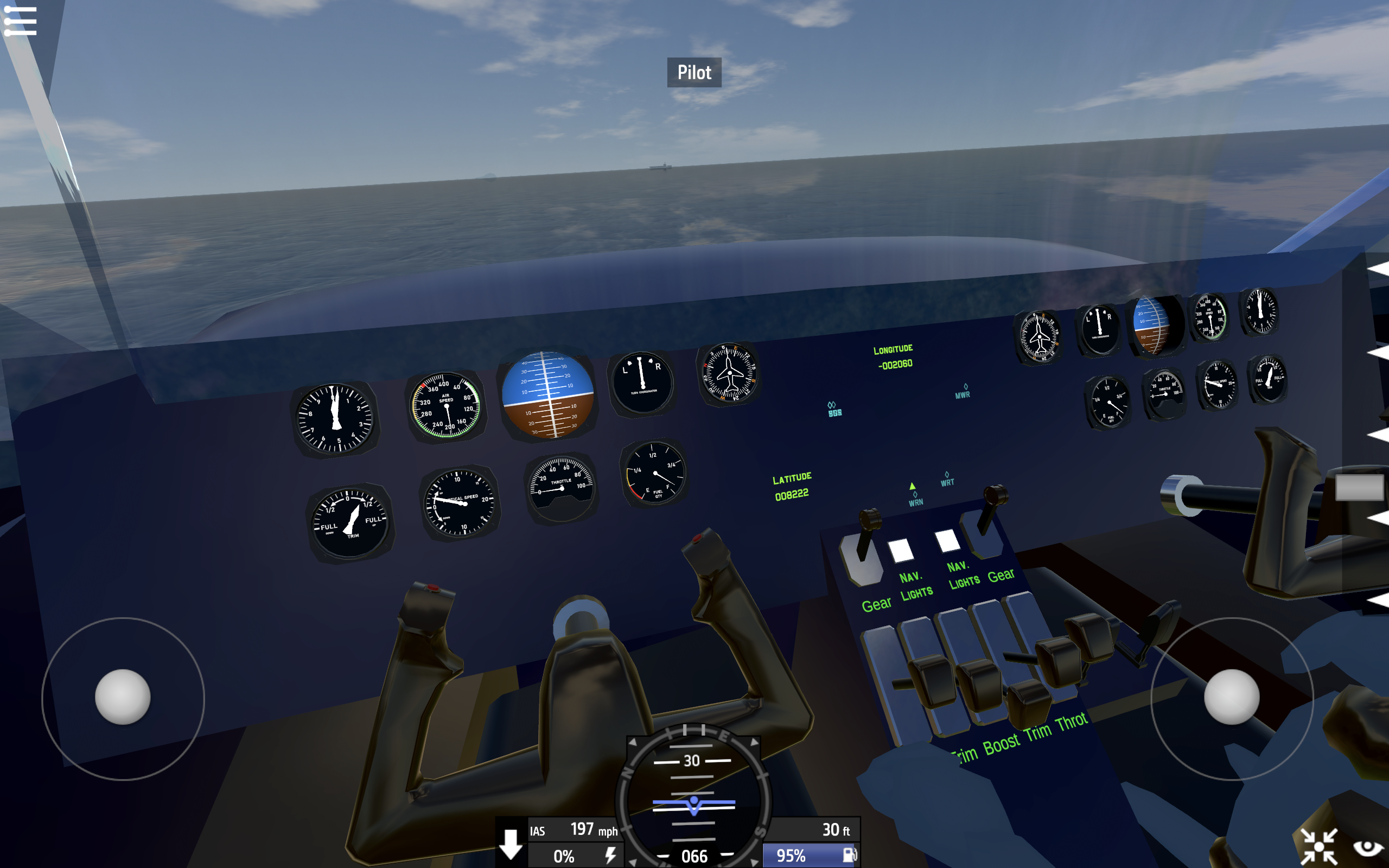The image size is (1389, 868).
Task: Change camera view with the eye icon
Action: 1368,847
